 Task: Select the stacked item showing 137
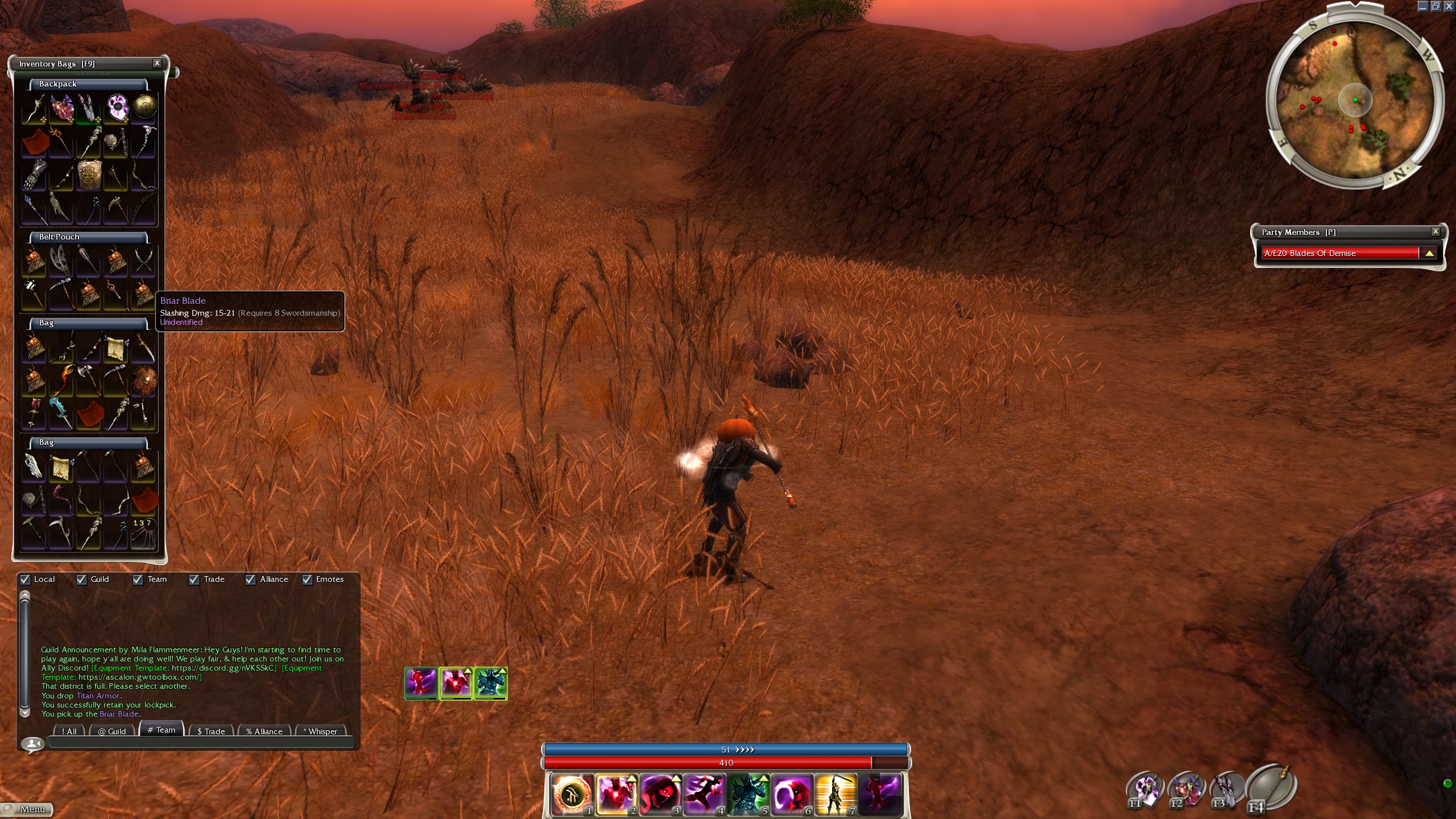(x=143, y=533)
